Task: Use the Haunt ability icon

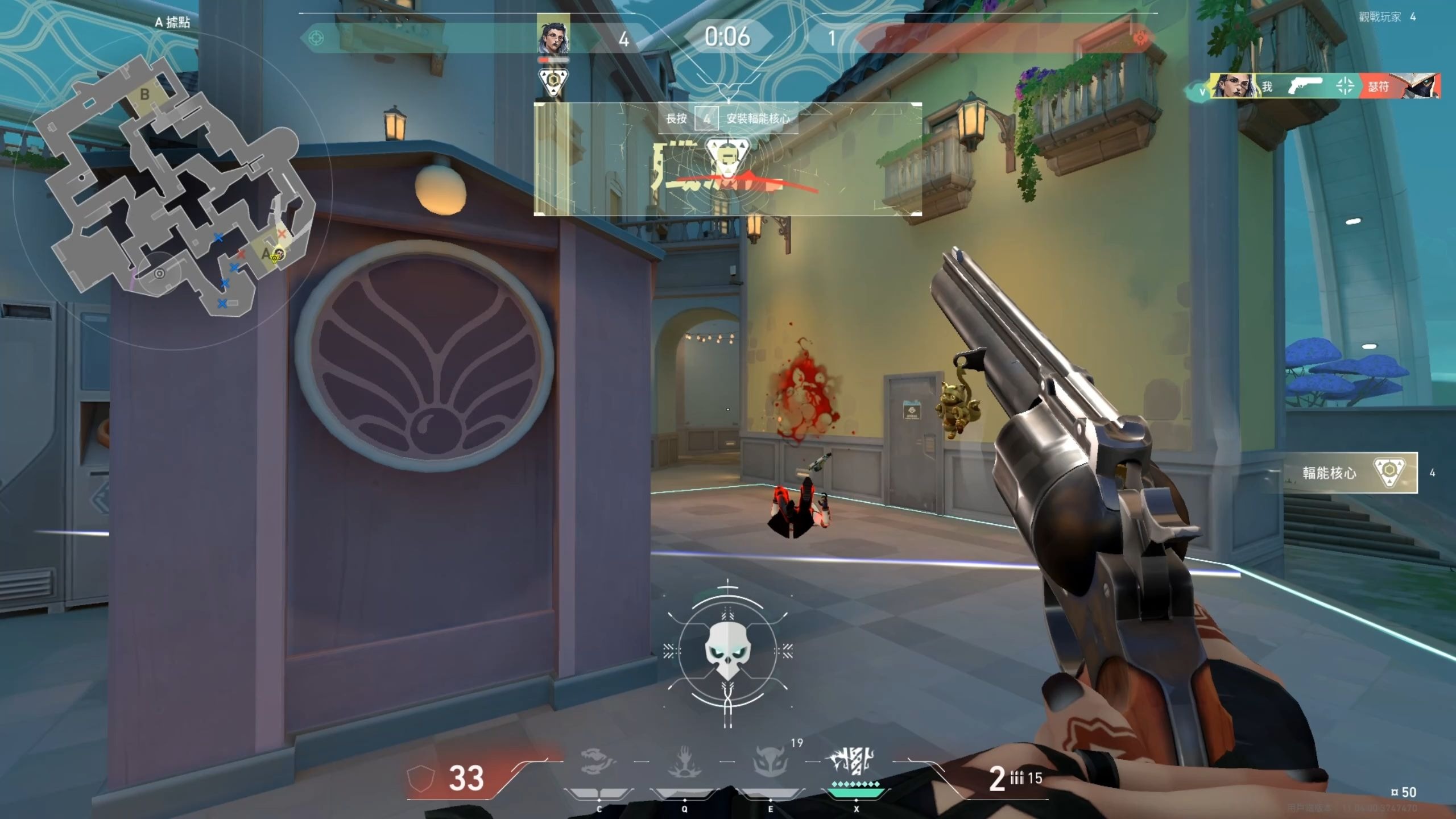Action: (770, 762)
